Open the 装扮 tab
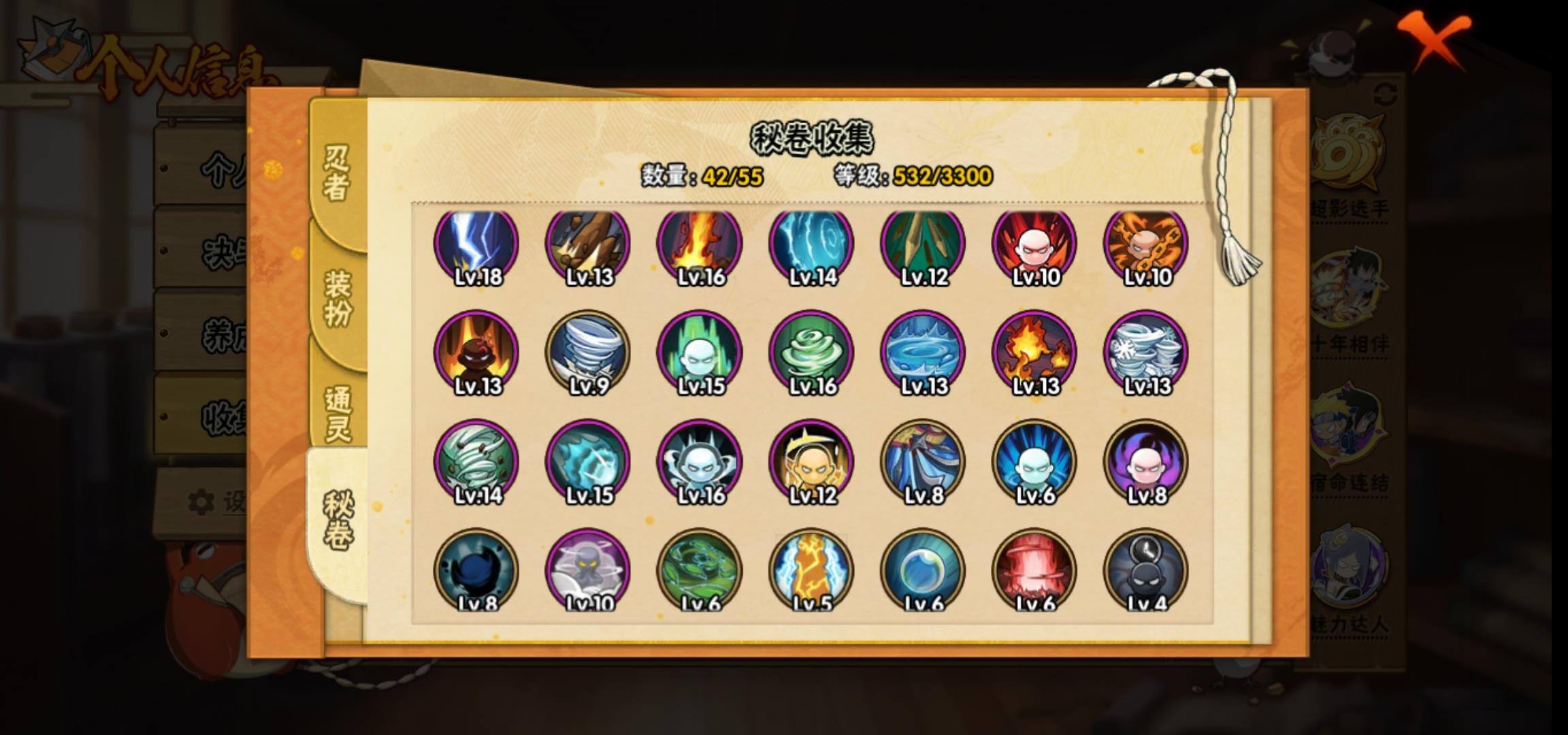1568x735 pixels. [x=338, y=298]
